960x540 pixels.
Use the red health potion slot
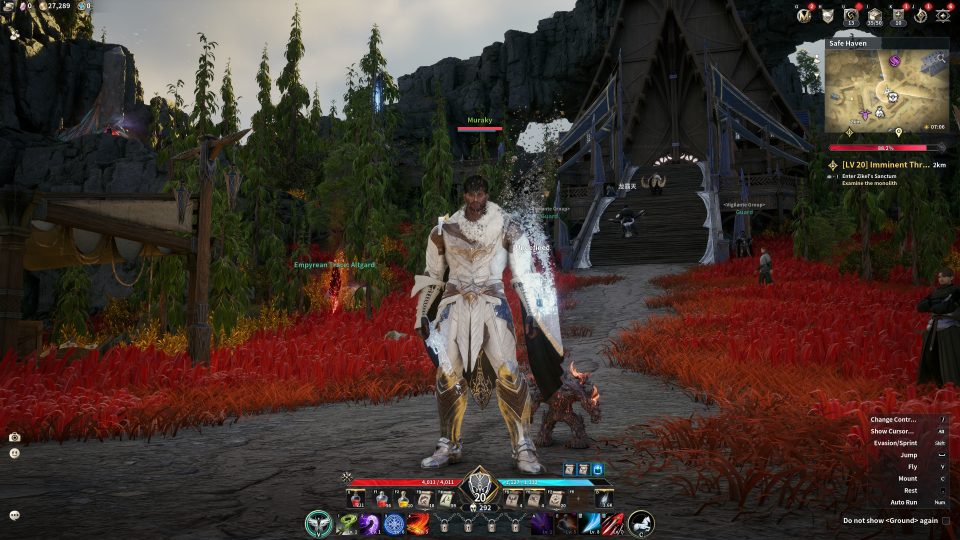pyautogui.click(x=356, y=498)
